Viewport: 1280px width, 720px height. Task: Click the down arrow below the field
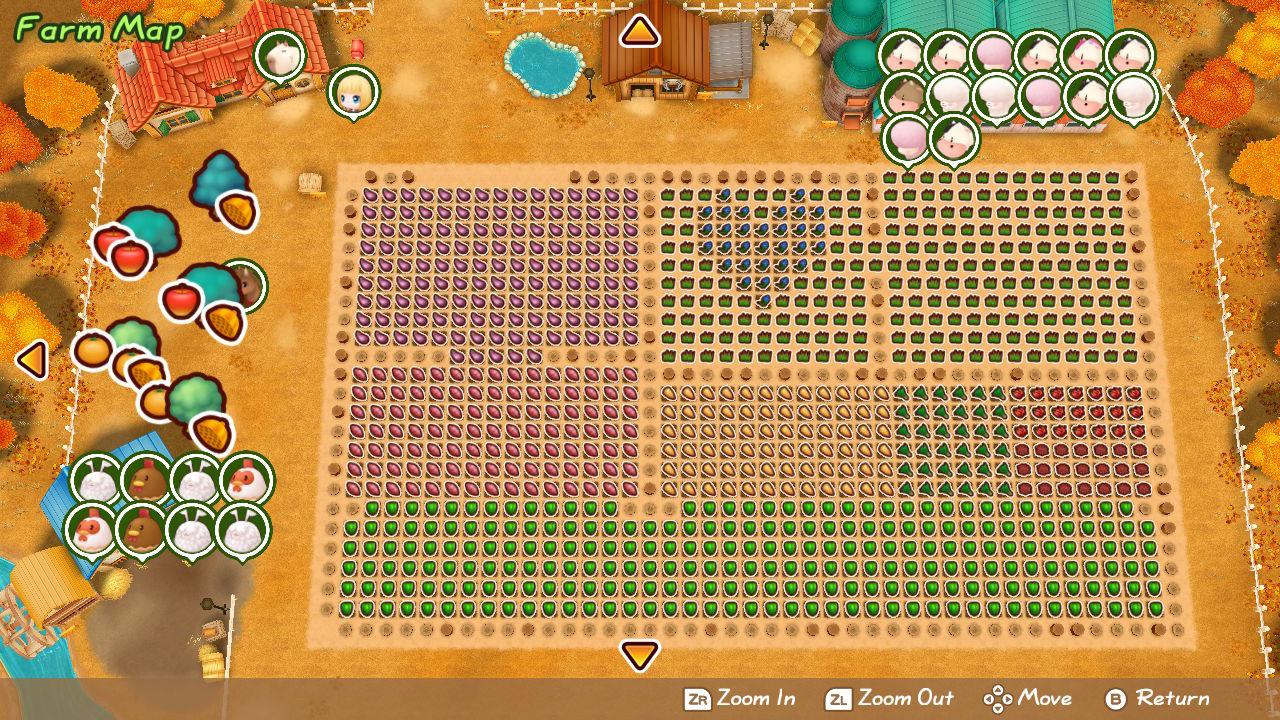[639, 657]
